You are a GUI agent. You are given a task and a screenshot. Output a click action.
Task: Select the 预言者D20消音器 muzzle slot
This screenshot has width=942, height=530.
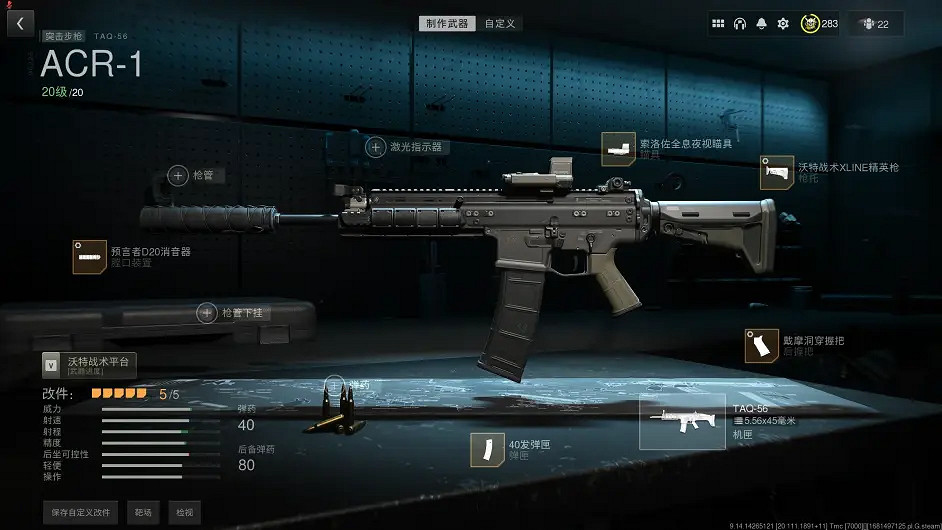click(90, 257)
